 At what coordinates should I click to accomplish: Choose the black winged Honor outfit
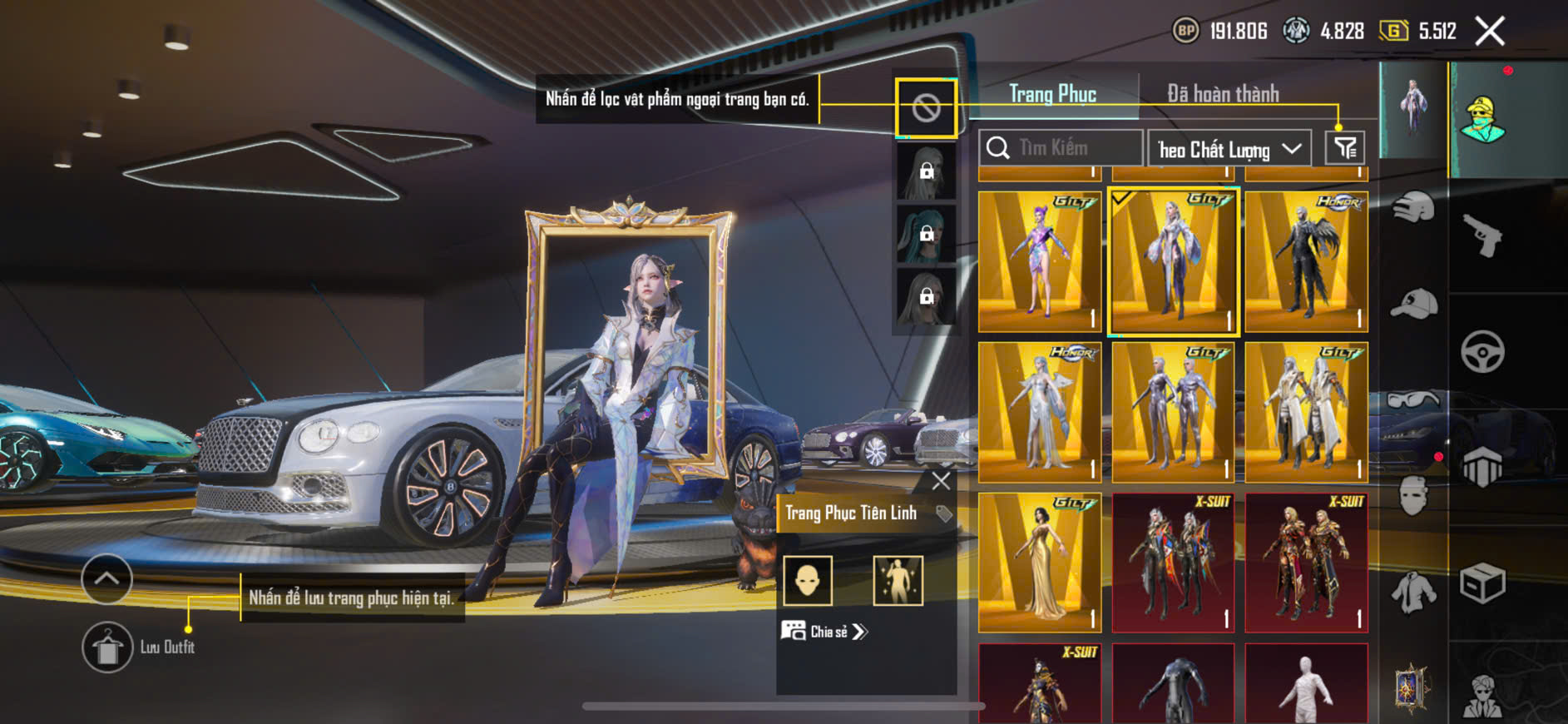click(x=1306, y=261)
